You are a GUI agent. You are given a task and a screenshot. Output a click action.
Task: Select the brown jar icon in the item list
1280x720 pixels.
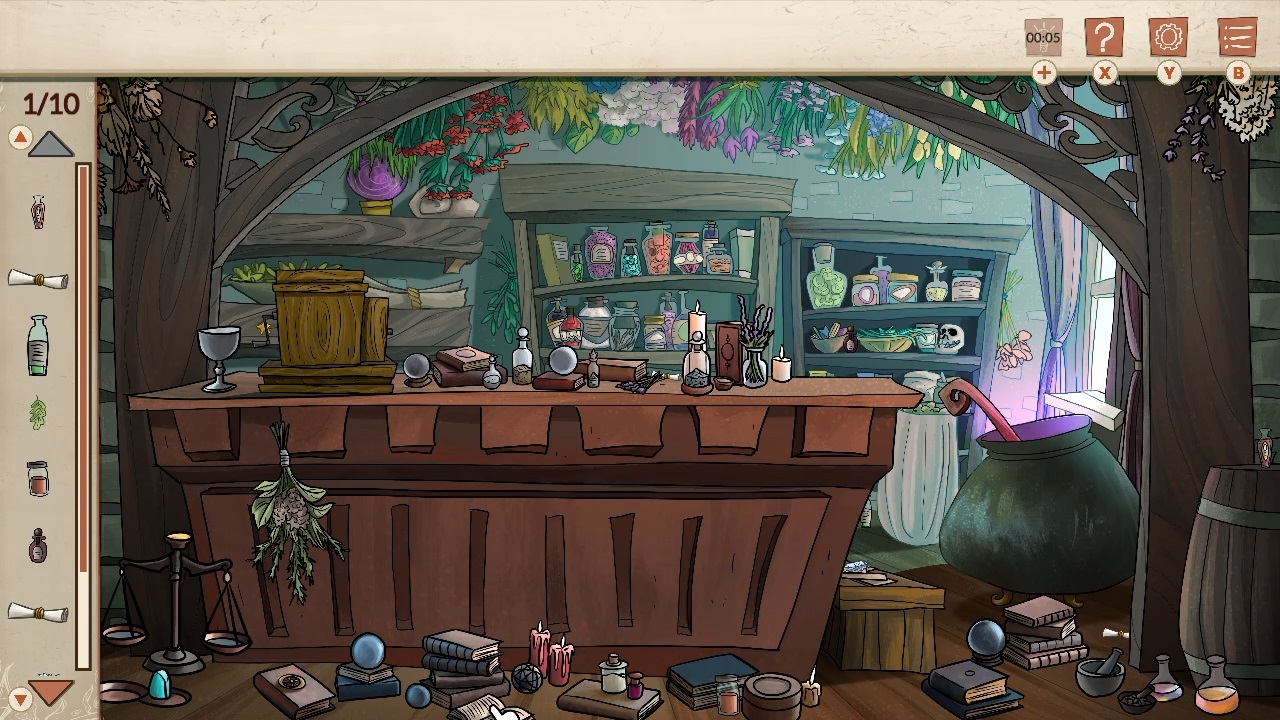click(x=38, y=479)
